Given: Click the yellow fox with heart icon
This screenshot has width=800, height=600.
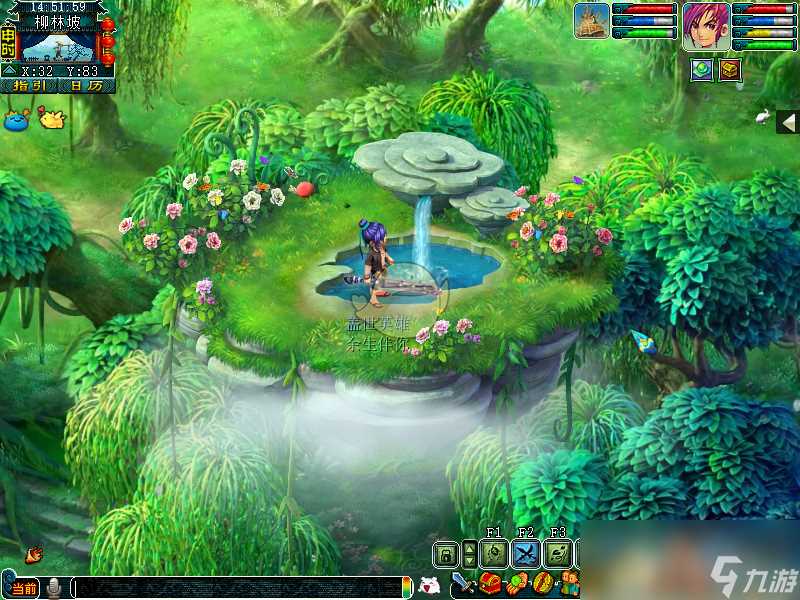Looking at the screenshot, I should pos(51,119).
